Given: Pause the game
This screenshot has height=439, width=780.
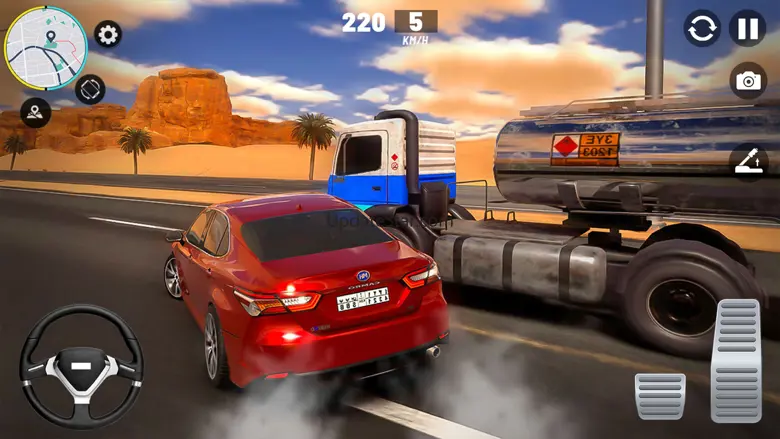Looking at the screenshot, I should coord(747,28).
